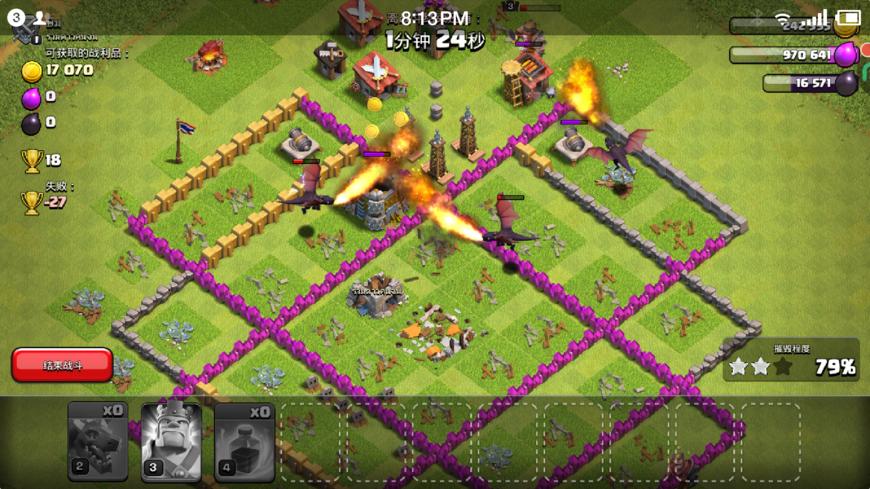This screenshot has width=870, height=489.
Task: Select the spell potion slot
Action: point(244,442)
